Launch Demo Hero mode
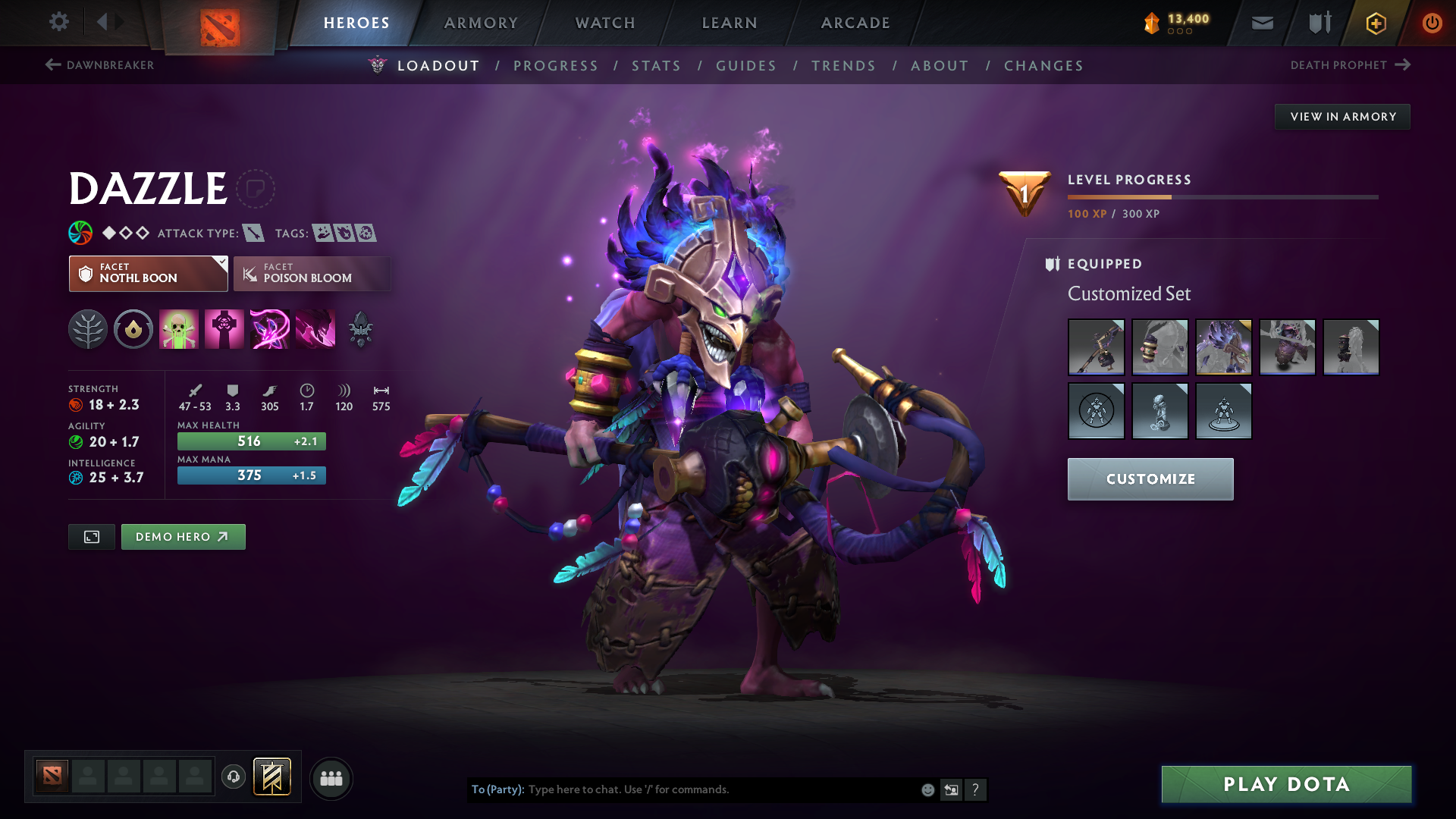The height and width of the screenshot is (819, 1456). (x=183, y=537)
